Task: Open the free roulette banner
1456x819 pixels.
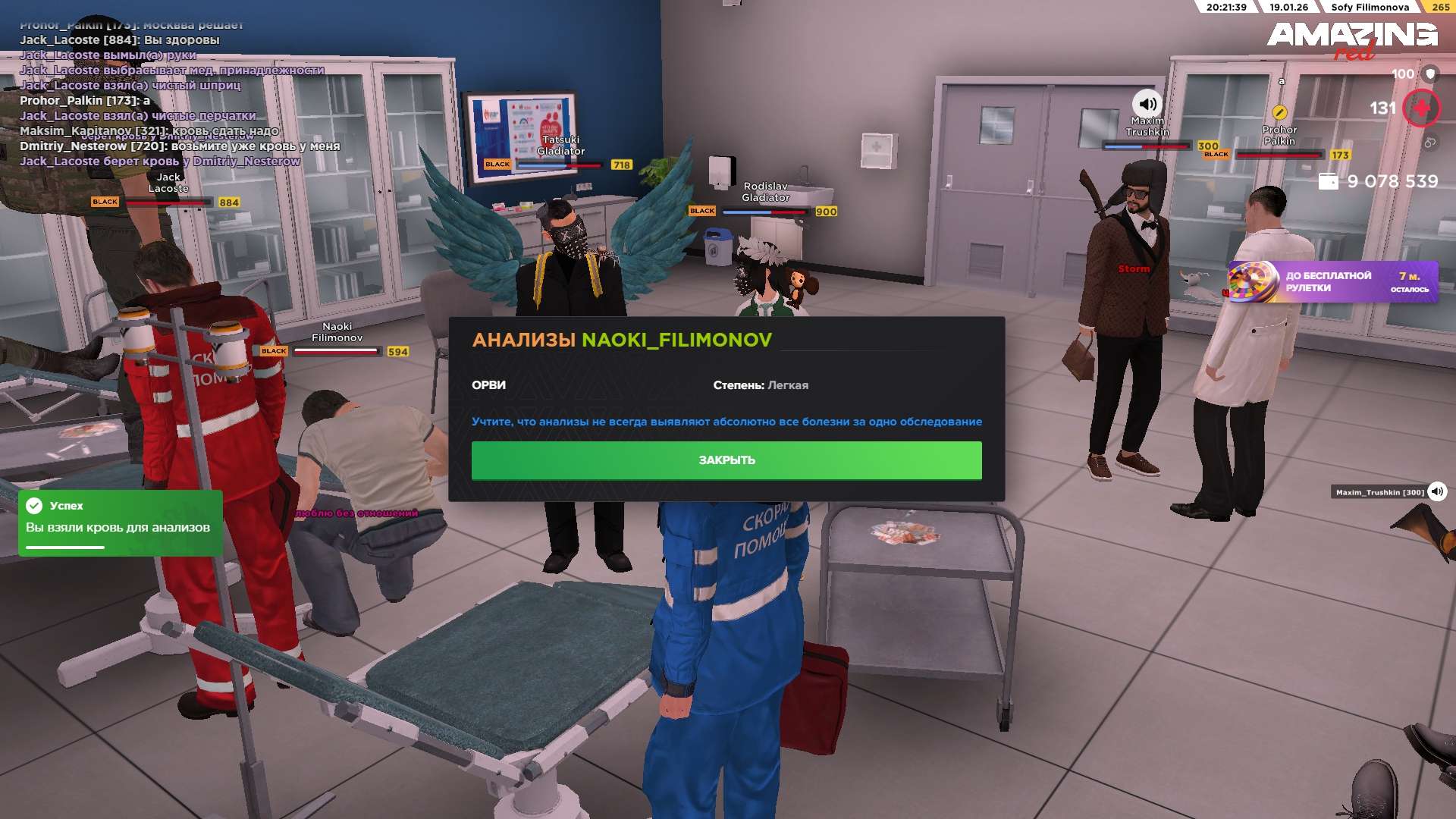Action: (x=1332, y=282)
